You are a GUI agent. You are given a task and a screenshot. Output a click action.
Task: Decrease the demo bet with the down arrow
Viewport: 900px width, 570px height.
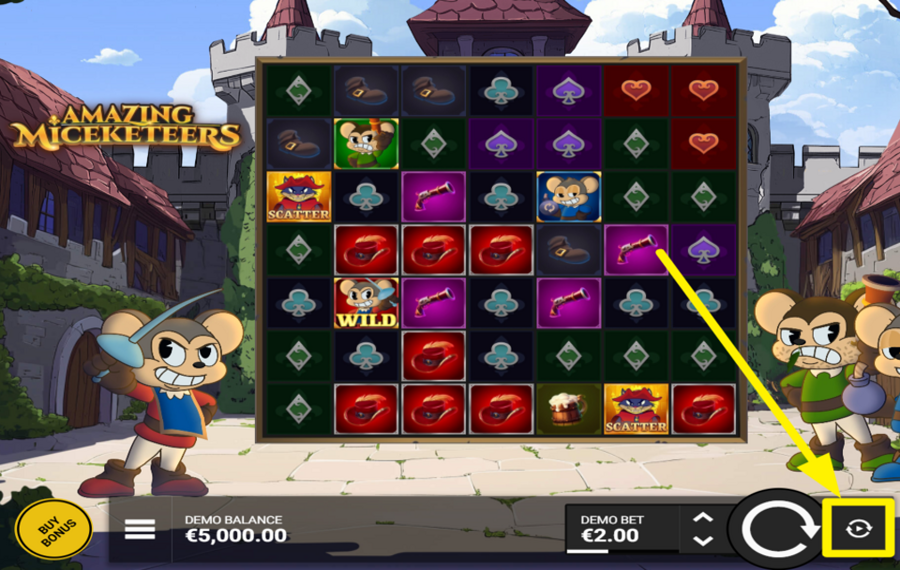click(703, 540)
